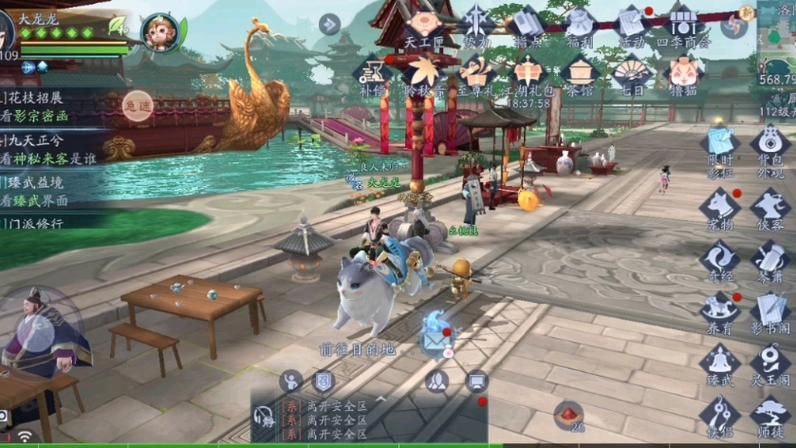
Task: Open the 活动 events menu
Action: [x=631, y=24]
